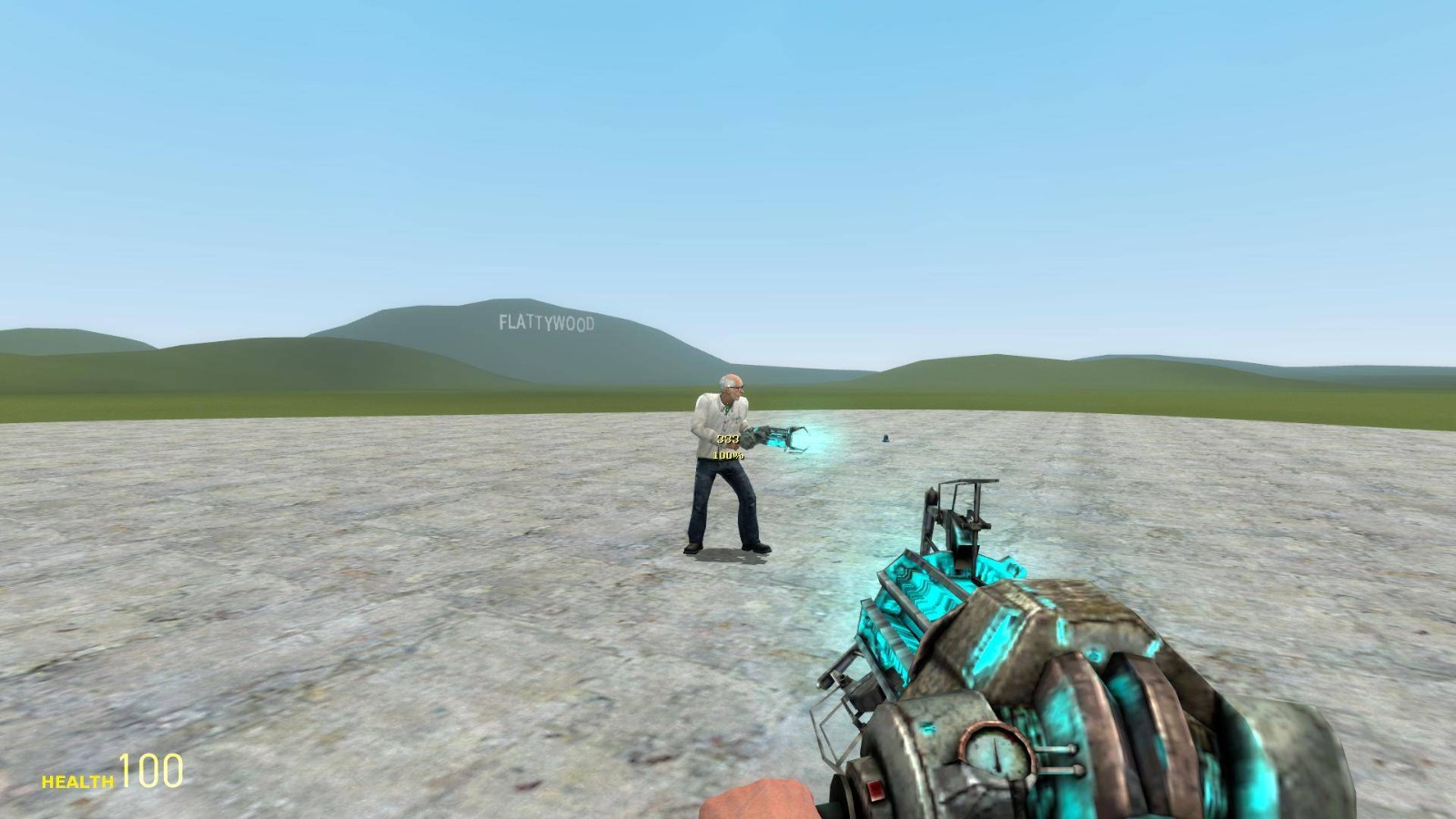Select Kleiner's eyeglasses
This screenshot has height=819, width=1456.
tap(733, 389)
